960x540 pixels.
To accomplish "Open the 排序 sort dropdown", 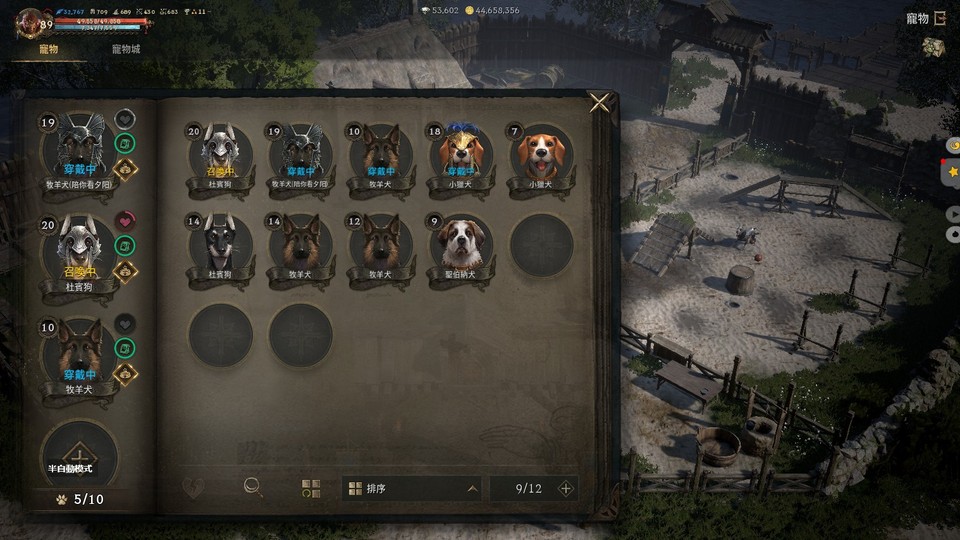I will click(x=413, y=489).
